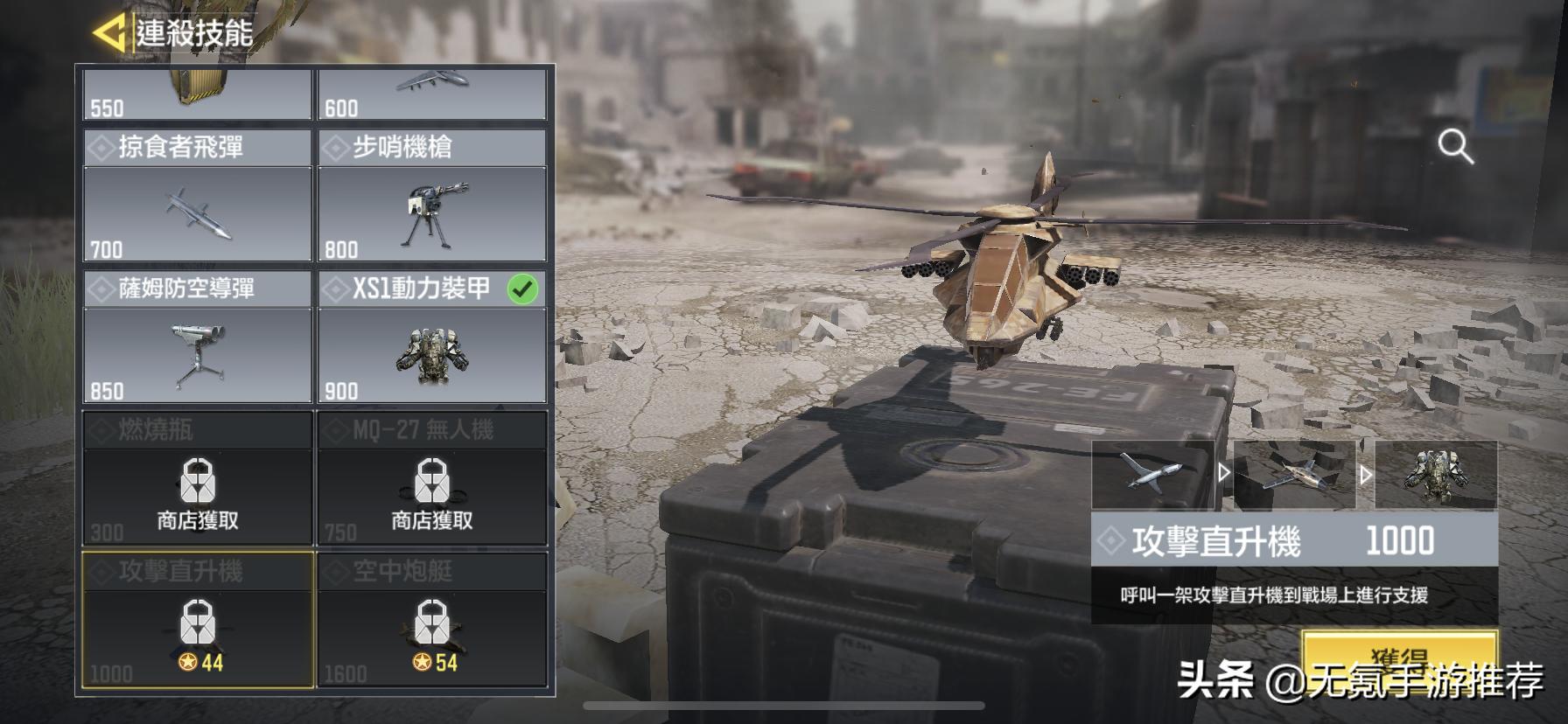
Task: Choose the locked 攻擊直升機 tile
Action: [198, 620]
